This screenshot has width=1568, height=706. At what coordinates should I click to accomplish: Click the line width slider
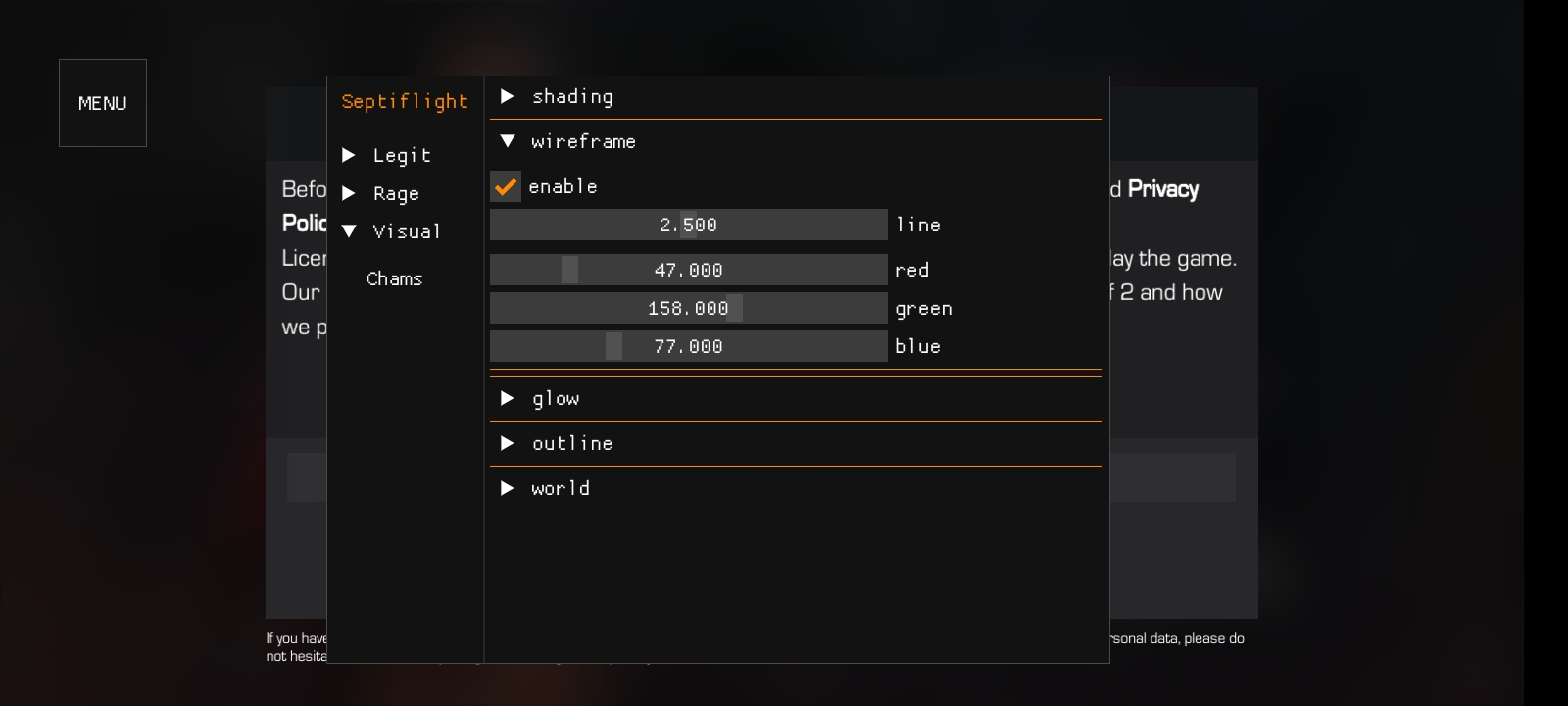[688, 225]
